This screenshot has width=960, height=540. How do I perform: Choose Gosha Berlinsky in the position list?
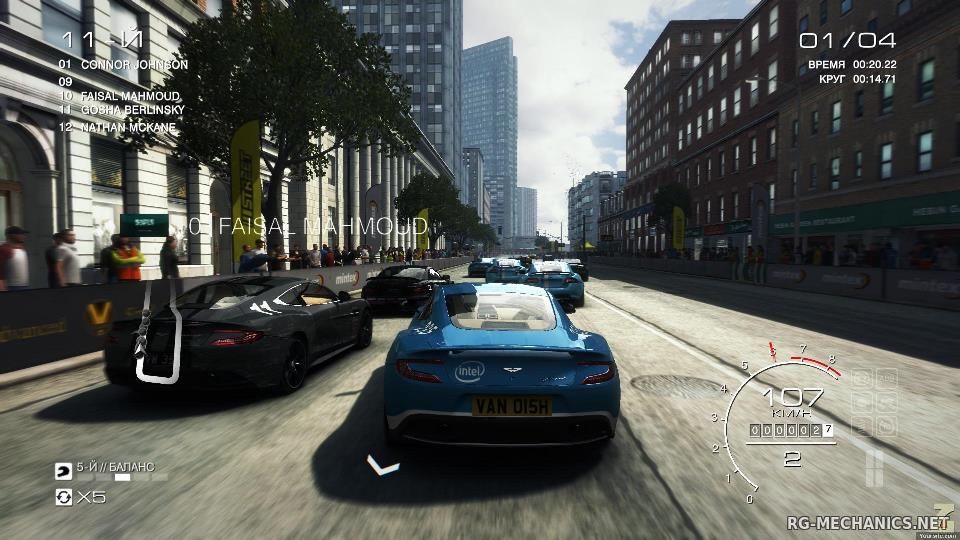coord(122,109)
